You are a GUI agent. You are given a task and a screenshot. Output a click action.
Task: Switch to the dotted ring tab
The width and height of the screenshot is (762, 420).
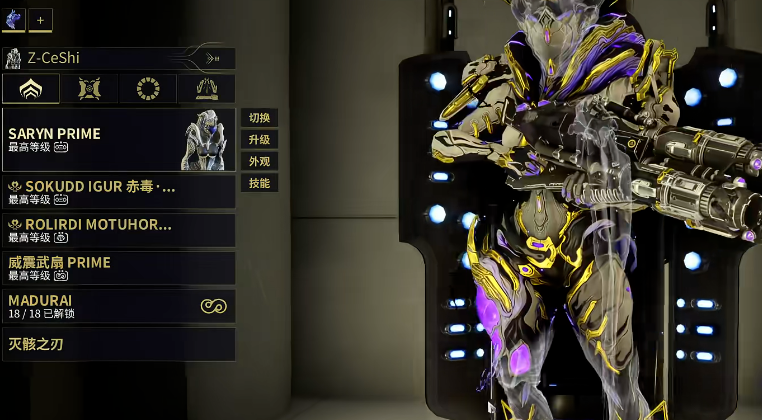[x=148, y=89]
